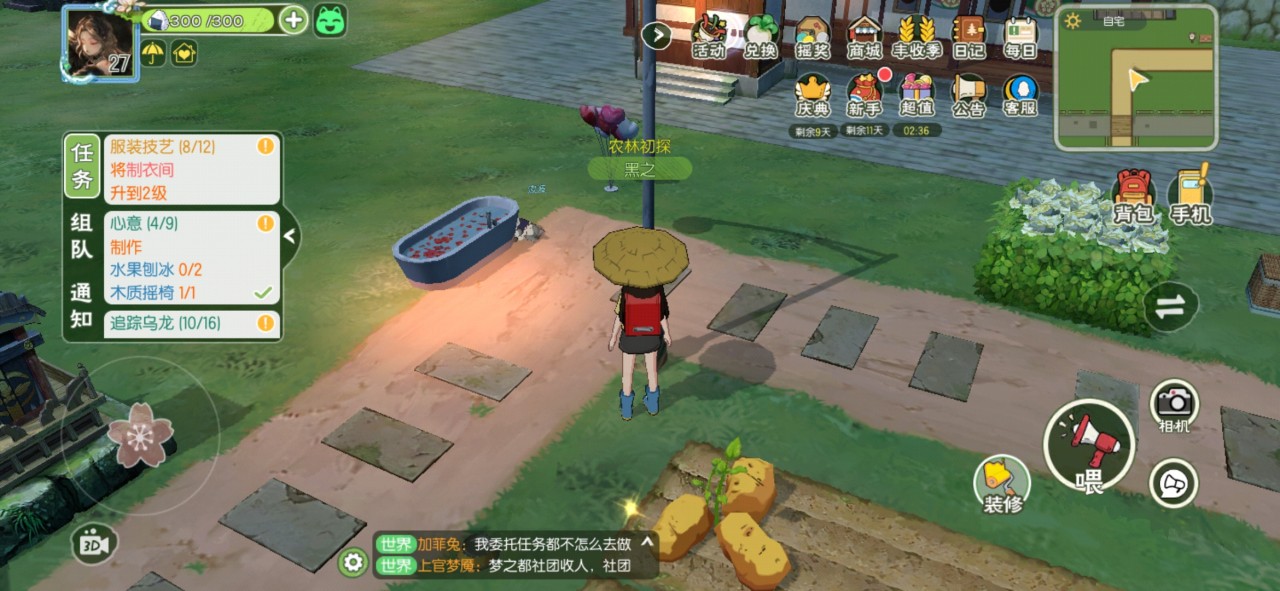Open the player avatar portrait
Image resolution: width=1280 pixels, height=591 pixels.
pyautogui.click(x=99, y=42)
